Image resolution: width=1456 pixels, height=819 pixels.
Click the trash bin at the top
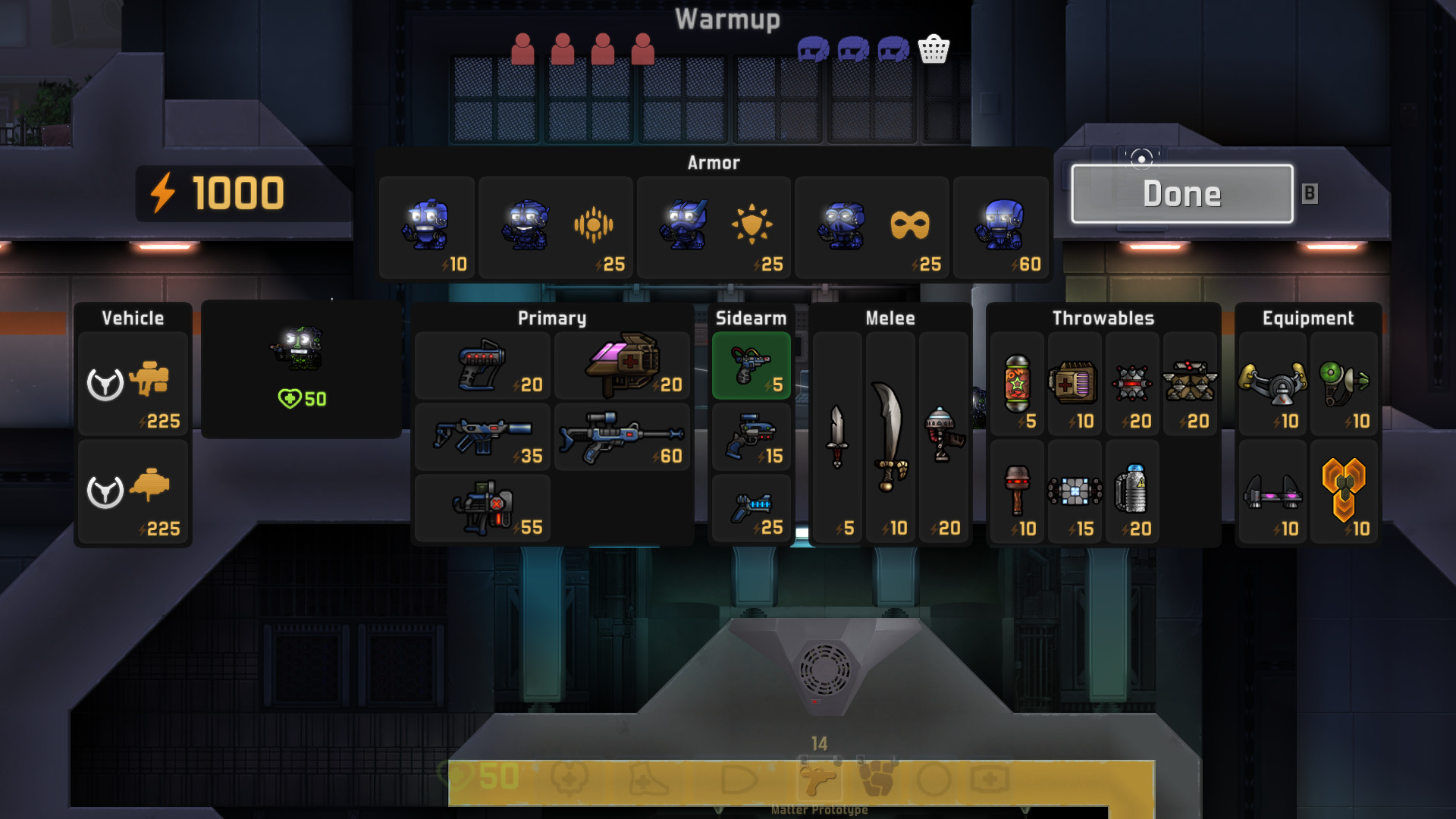click(x=935, y=48)
